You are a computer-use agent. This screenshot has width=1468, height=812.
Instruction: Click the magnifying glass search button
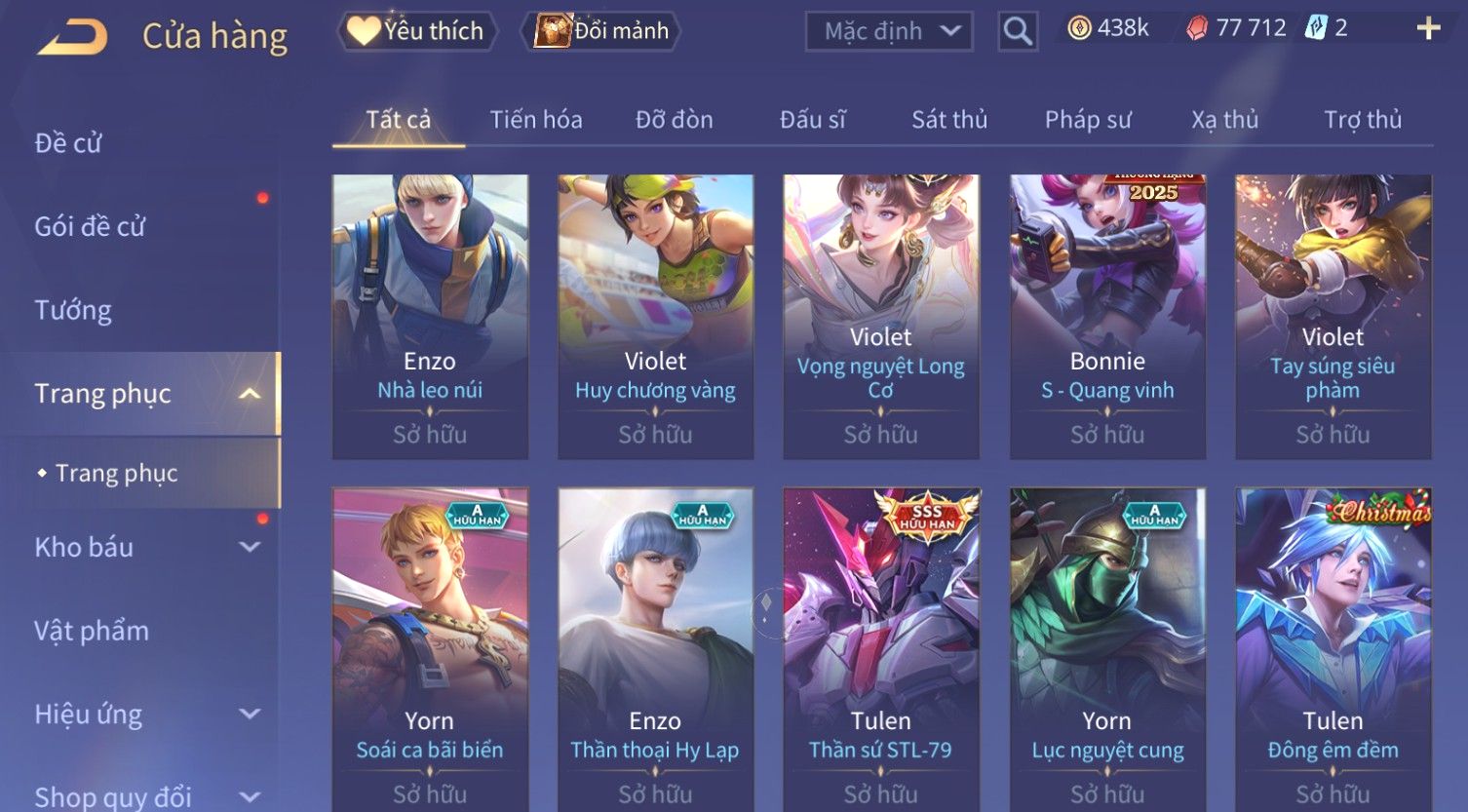pos(1017,31)
